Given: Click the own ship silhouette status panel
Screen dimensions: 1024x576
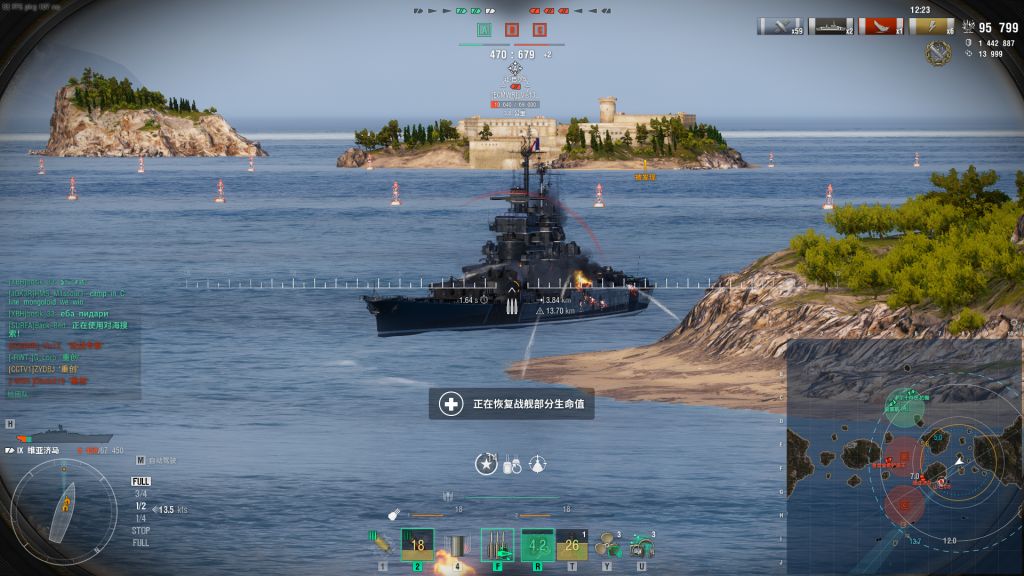Looking at the screenshot, I should 54,435.
